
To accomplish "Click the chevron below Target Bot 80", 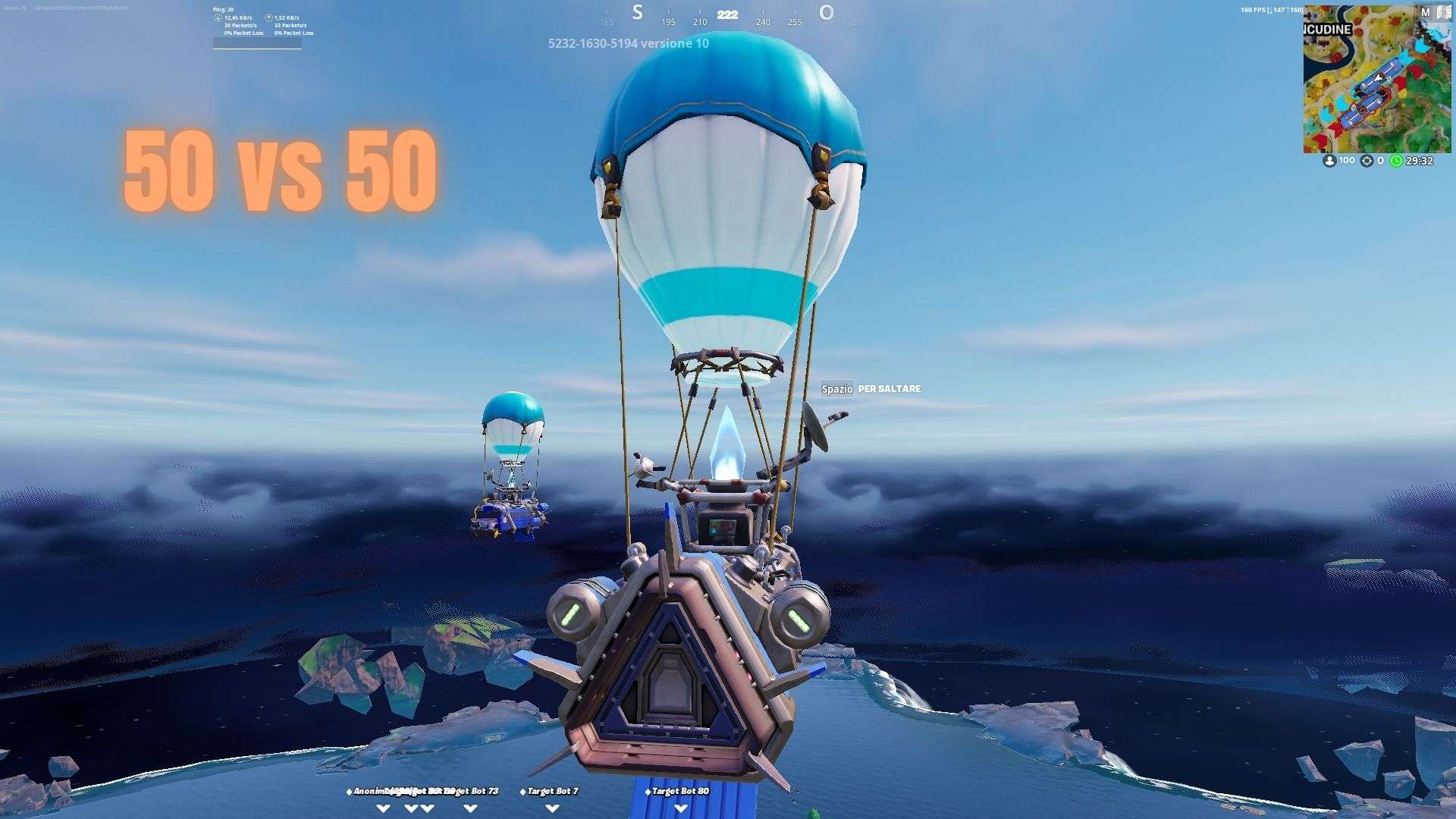I will pyautogui.click(x=681, y=808).
